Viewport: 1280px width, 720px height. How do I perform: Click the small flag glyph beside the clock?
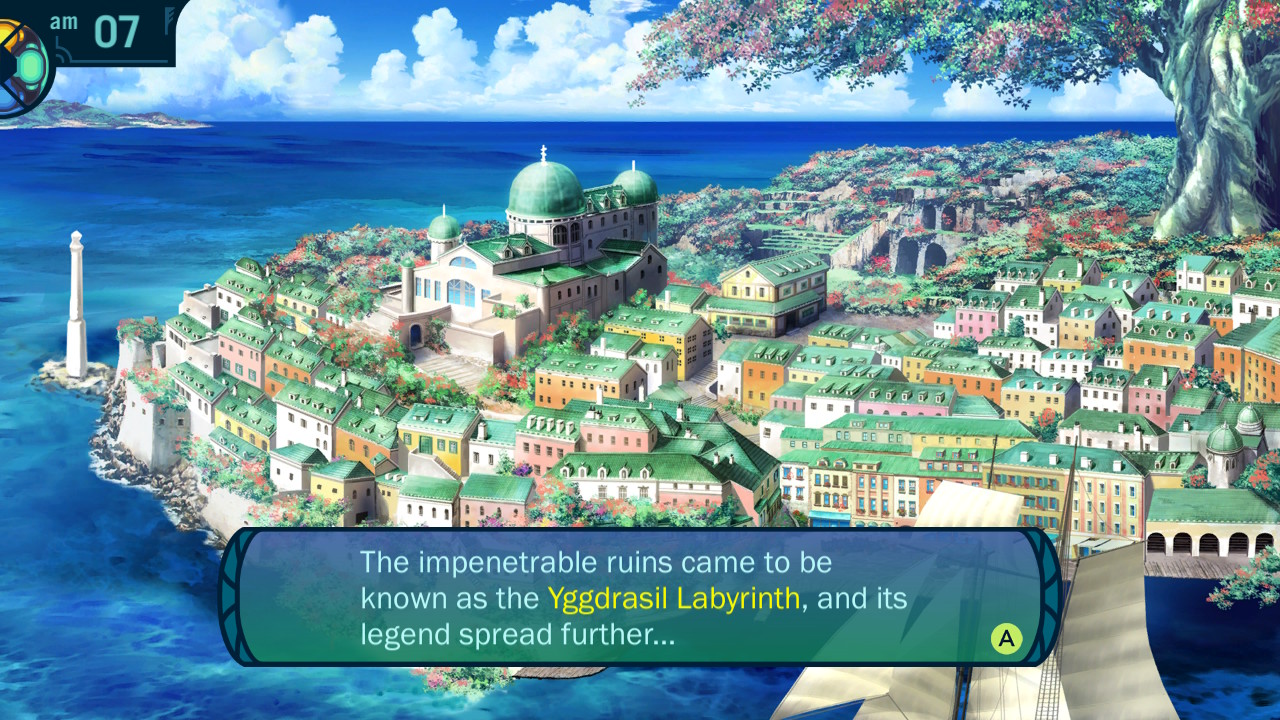click(x=168, y=18)
